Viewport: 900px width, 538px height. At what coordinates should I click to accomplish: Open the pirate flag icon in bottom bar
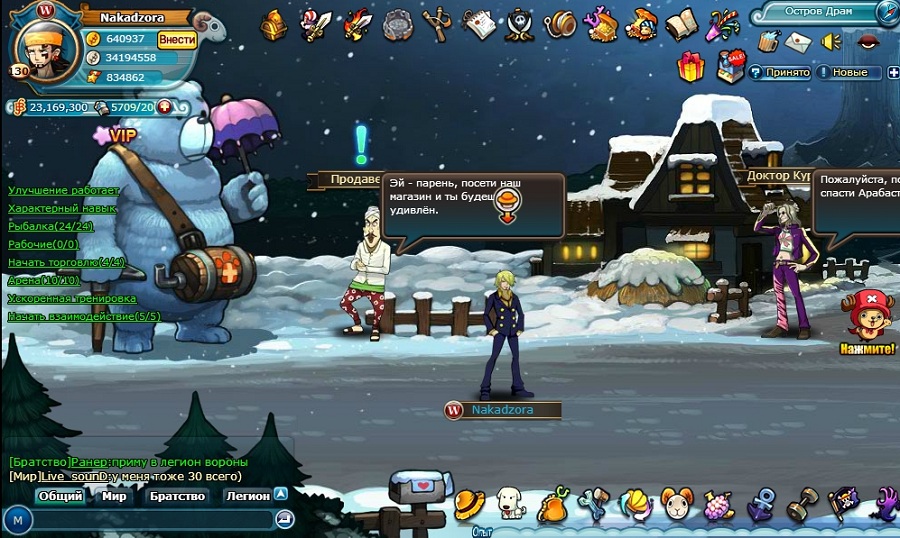pyautogui.click(x=842, y=503)
